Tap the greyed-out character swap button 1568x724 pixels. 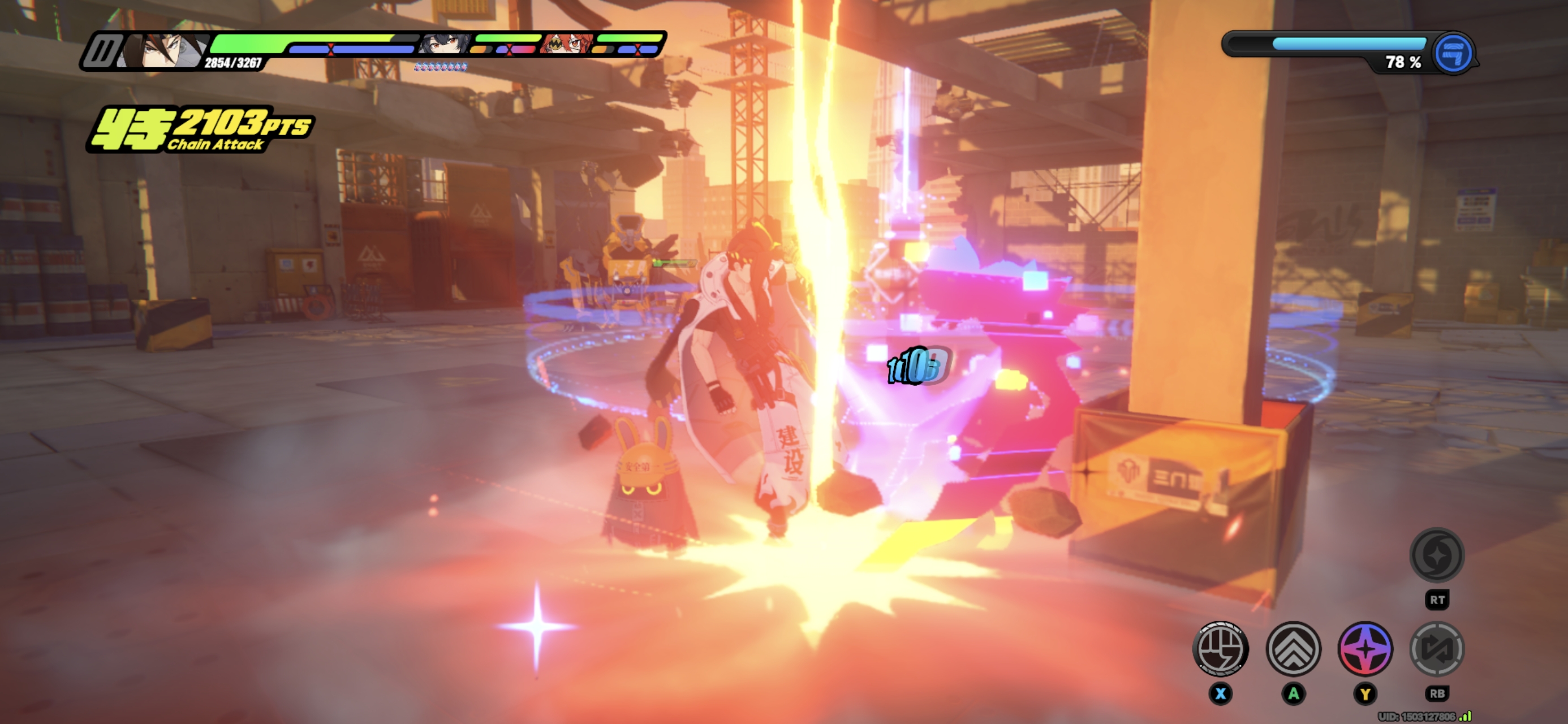1437,649
